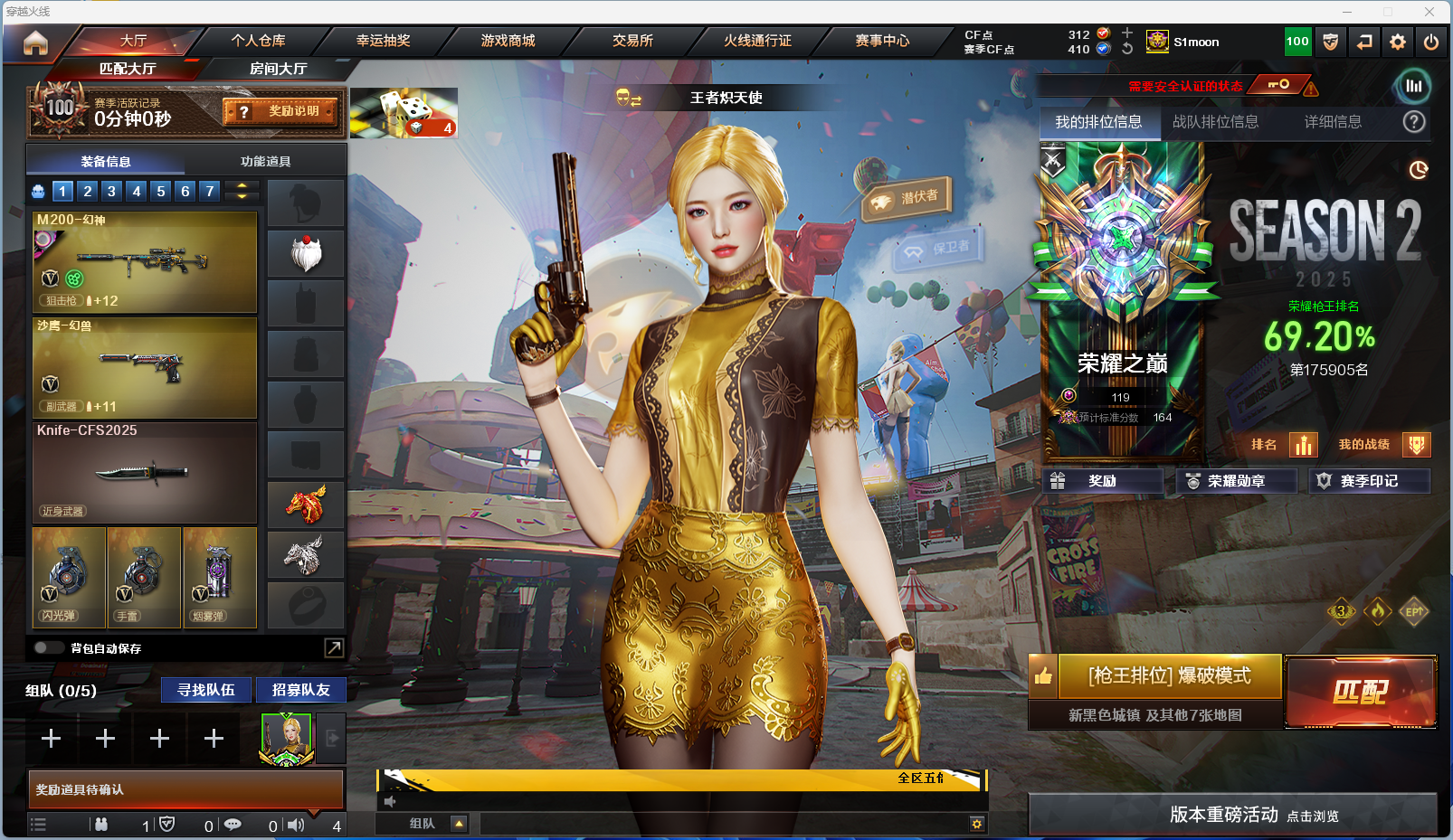Open the 荣耀勋章 panel
This screenshot has height=840, width=1453.
click(1236, 481)
